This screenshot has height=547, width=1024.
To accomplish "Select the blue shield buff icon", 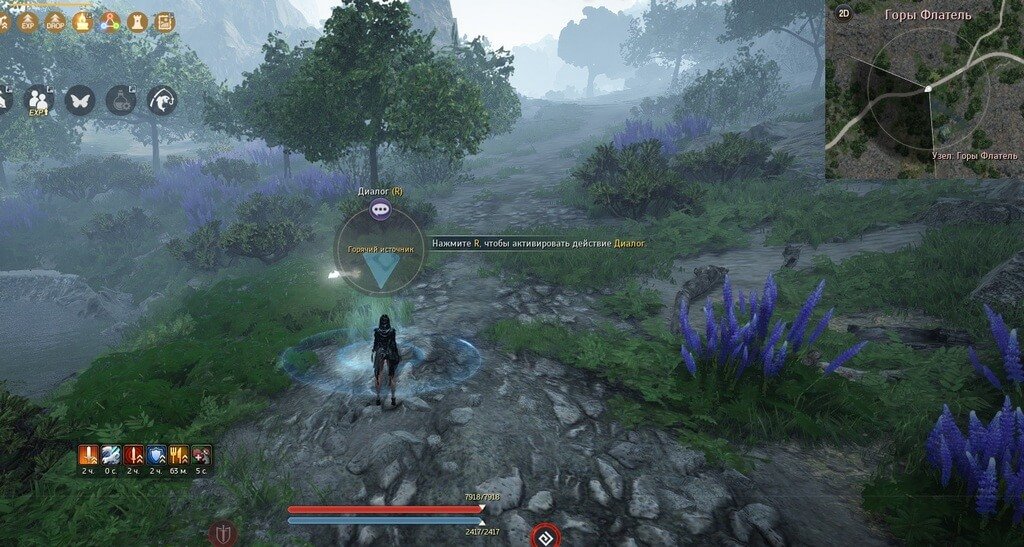I will click(x=156, y=456).
